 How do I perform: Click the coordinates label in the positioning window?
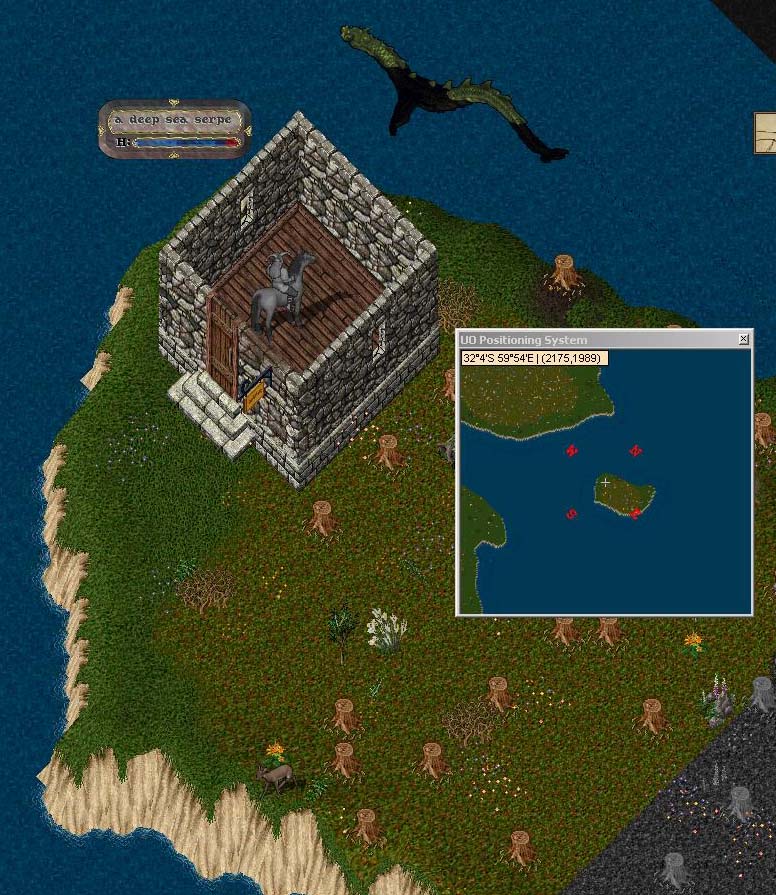click(x=533, y=358)
